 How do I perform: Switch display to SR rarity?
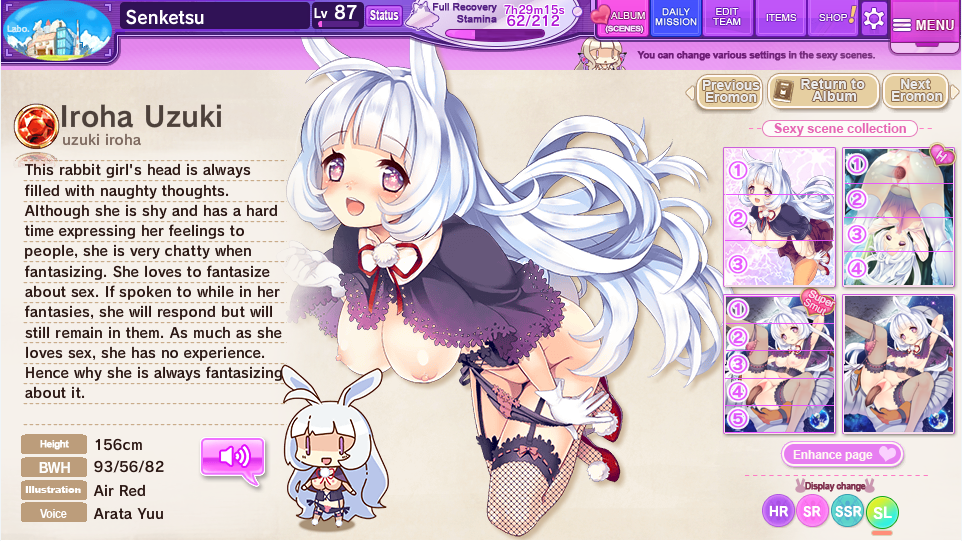click(x=812, y=511)
